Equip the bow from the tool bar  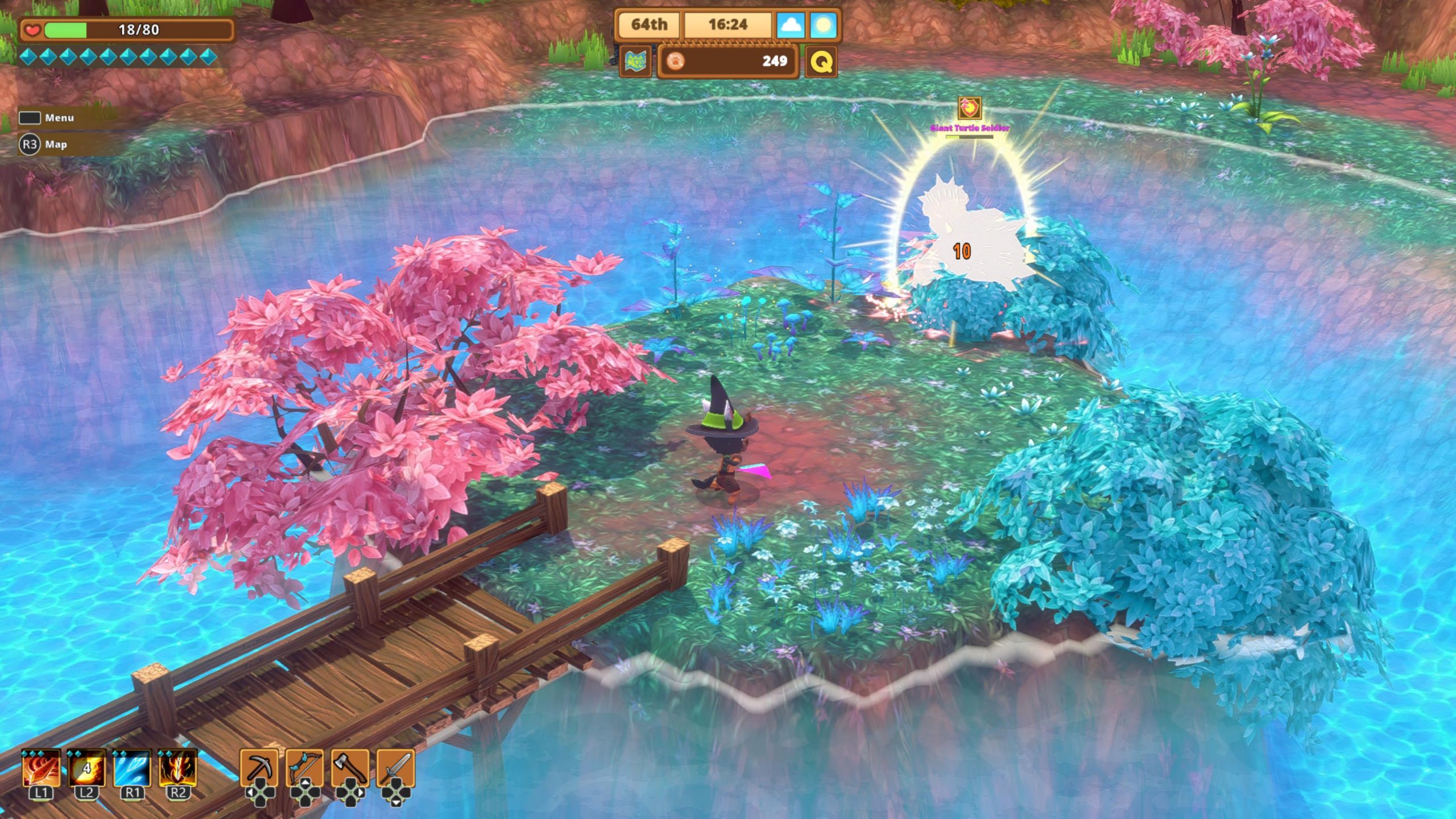[x=305, y=768]
